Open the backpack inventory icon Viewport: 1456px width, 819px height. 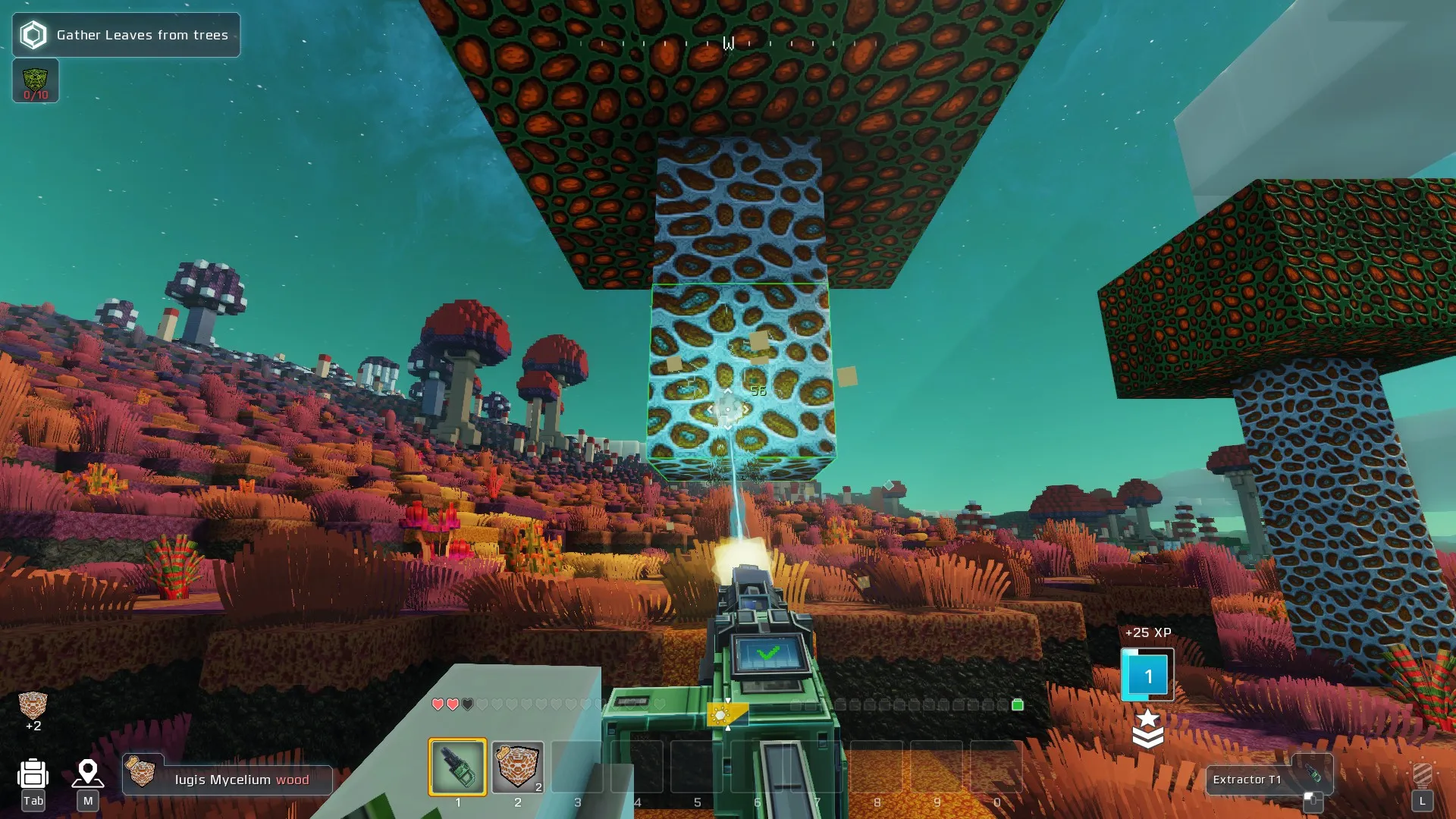[x=33, y=774]
